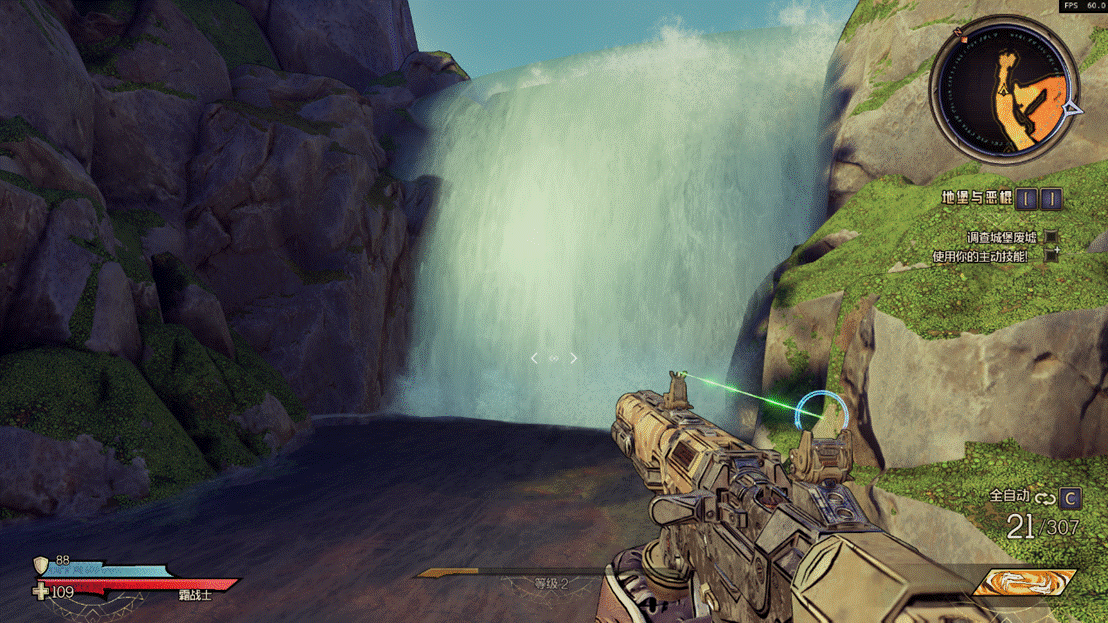The height and width of the screenshot is (623, 1108).
Task: Click the 调查城堡废墟 objective checkbox
Action: (x=1051, y=238)
